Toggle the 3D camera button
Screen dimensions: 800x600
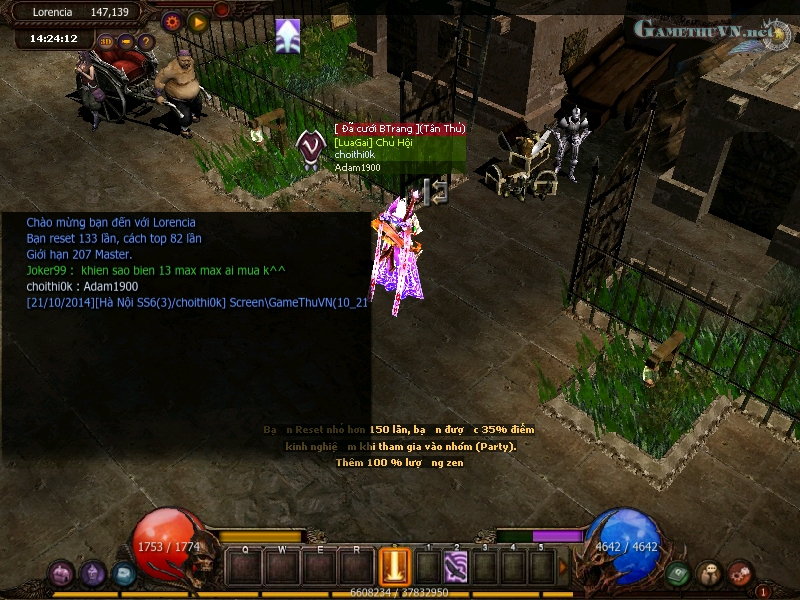tap(107, 41)
